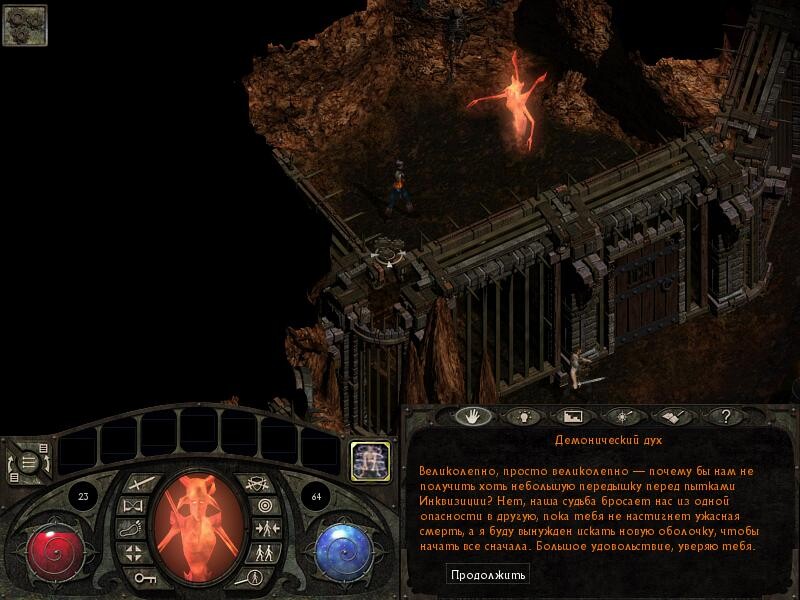Image resolution: width=800 pixels, height=600 pixels.
Task: Continue the dialogue with Продолжить
Action: point(487,575)
